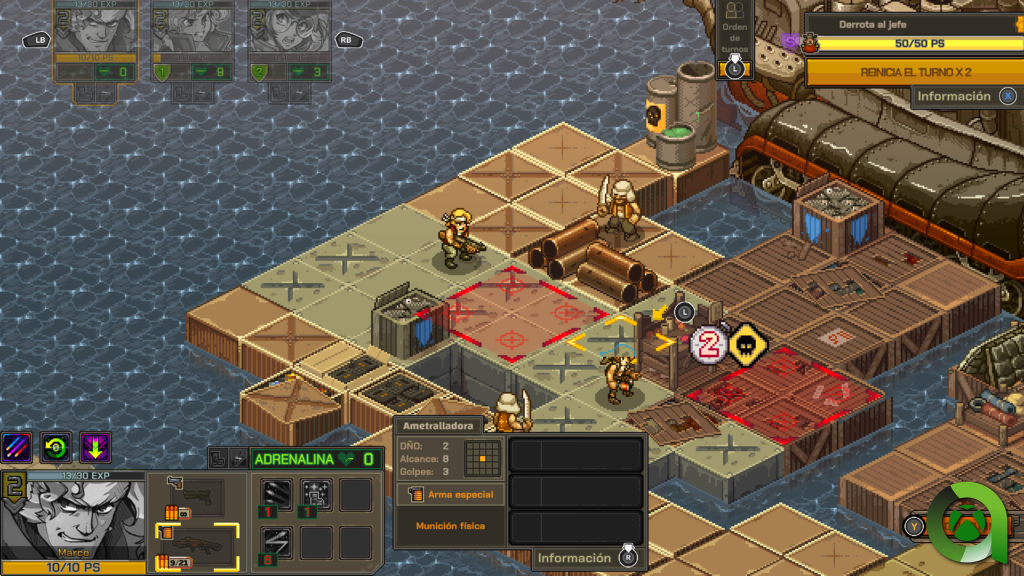This screenshot has height=576, width=1024.
Task: Use the streak-shot skill in the first slot
Action: (277, 495)
